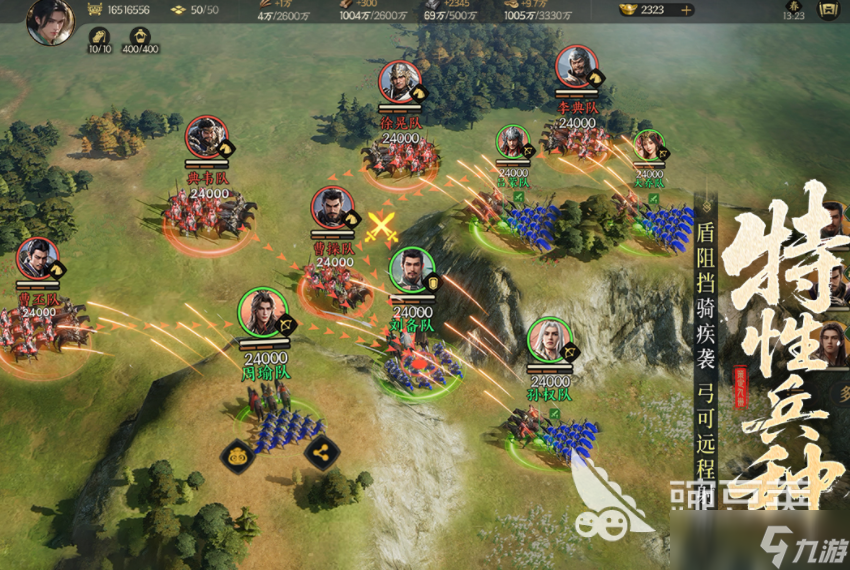Select Xu Huang's enemy army portrait

coord(400,84)
